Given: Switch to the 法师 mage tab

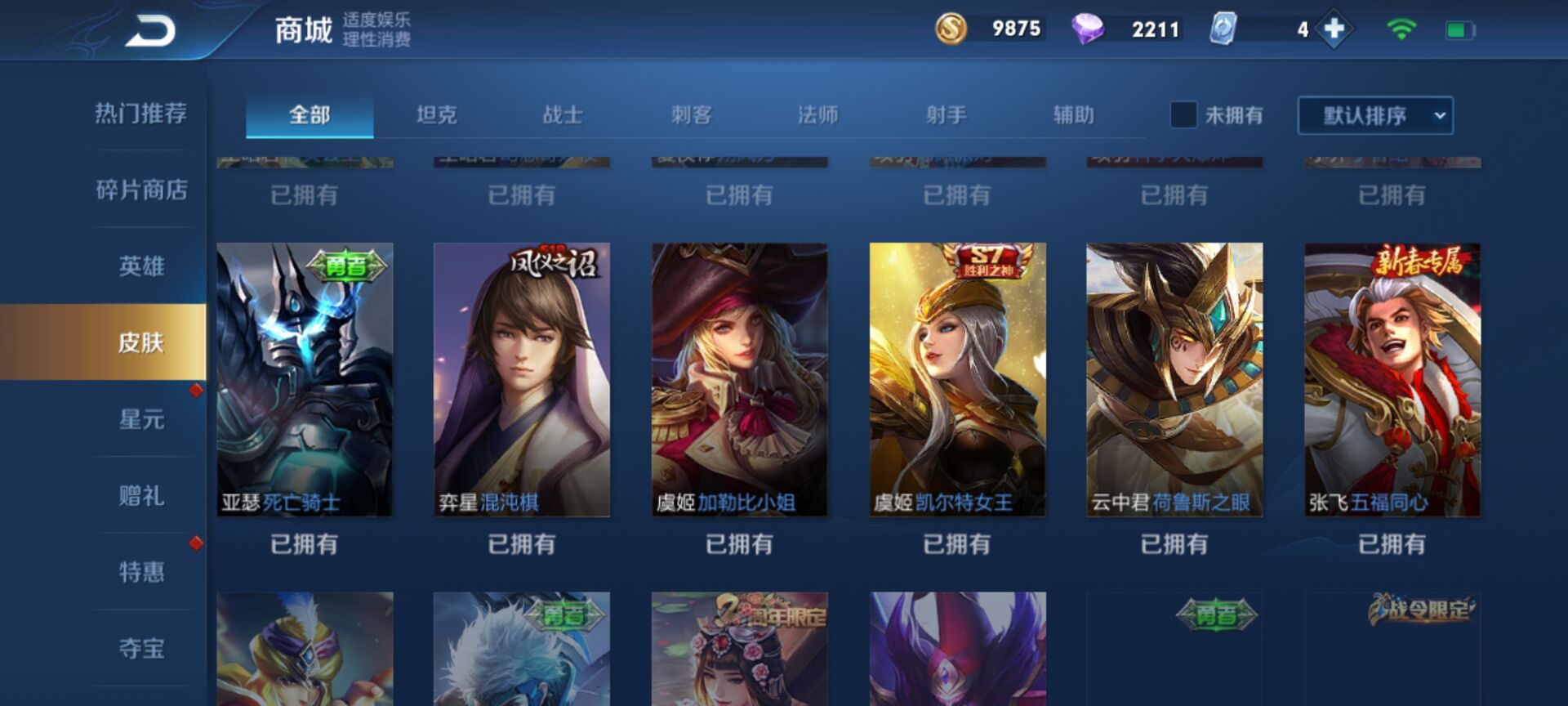Looking at the screenshot, I should pos(817,116).
